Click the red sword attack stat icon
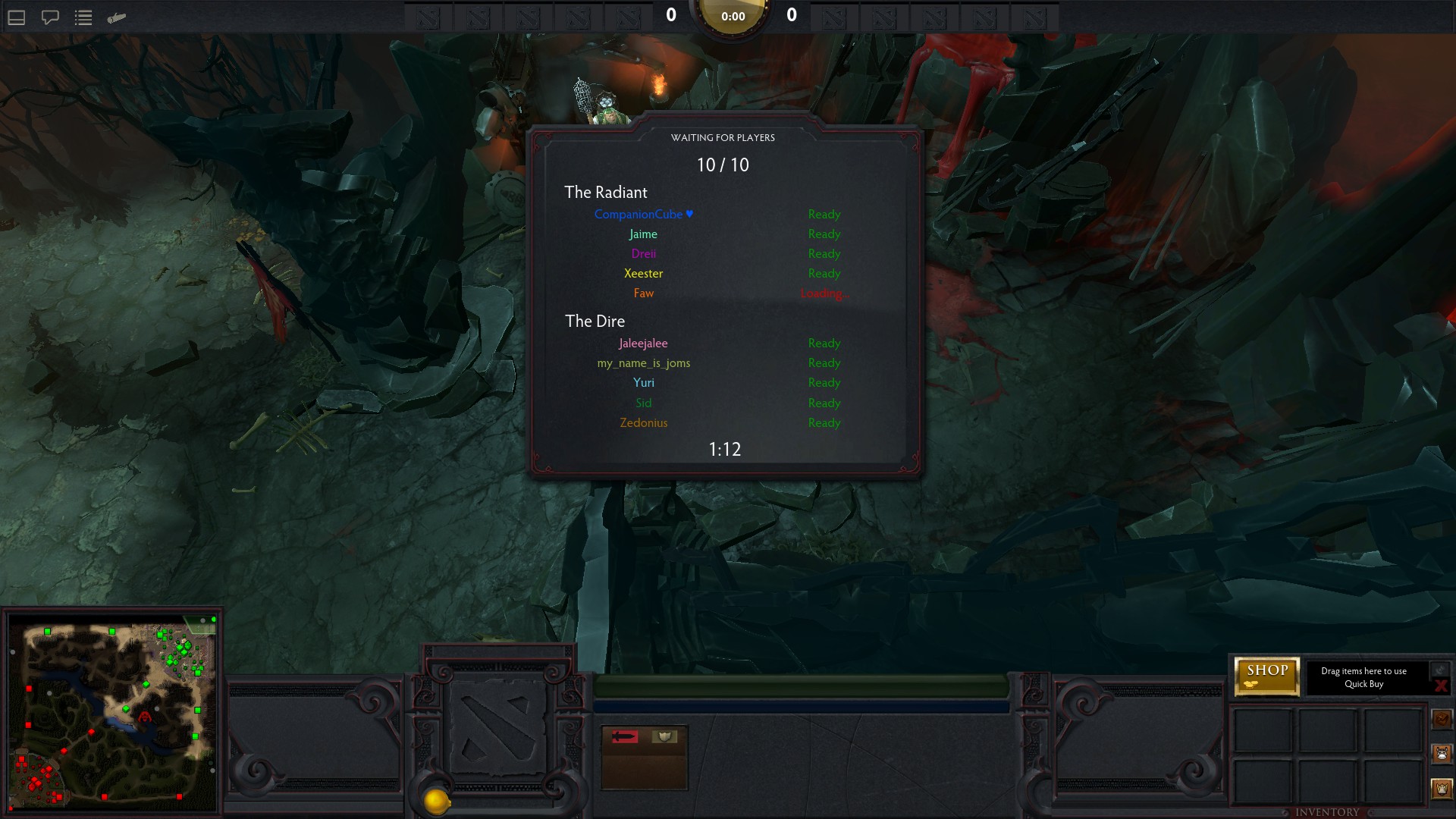 625,736
